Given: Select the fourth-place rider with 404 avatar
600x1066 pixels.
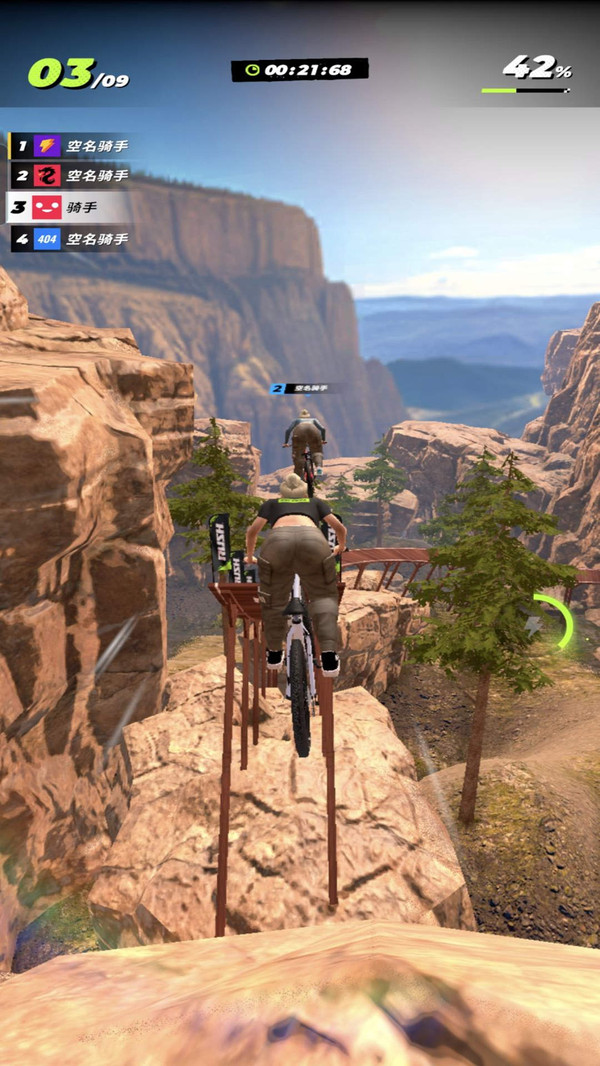Looking at the screenshot, I should [70, 239].
